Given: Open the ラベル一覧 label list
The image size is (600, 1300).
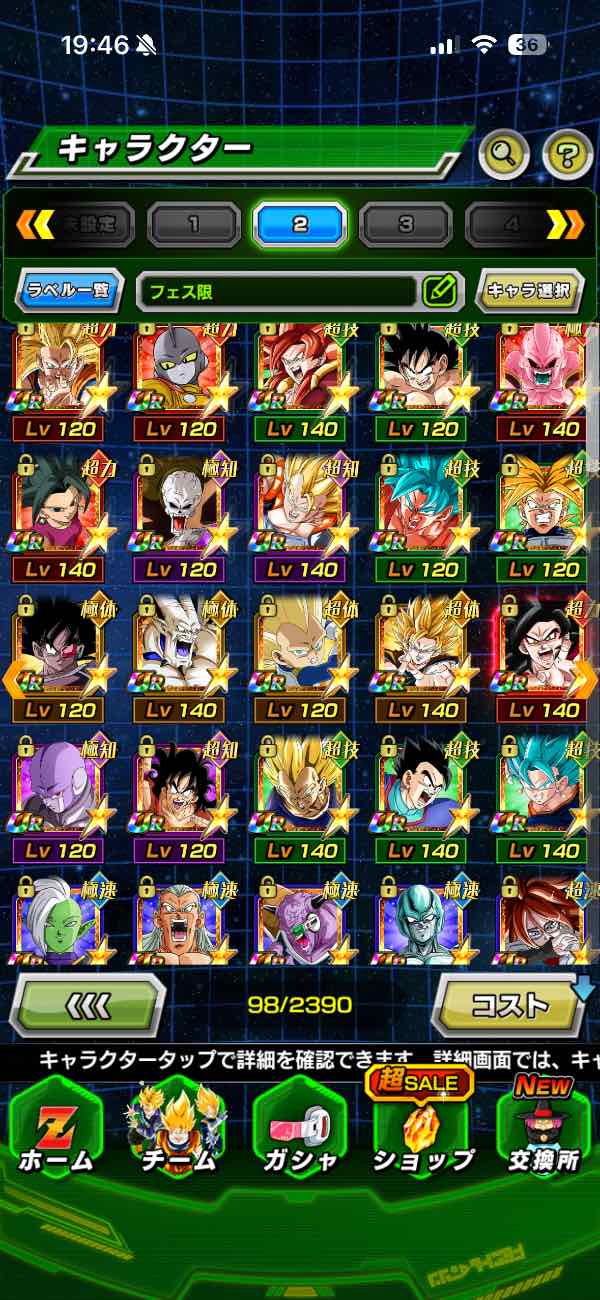Looking at the screenshot, I should pos(70,292).
